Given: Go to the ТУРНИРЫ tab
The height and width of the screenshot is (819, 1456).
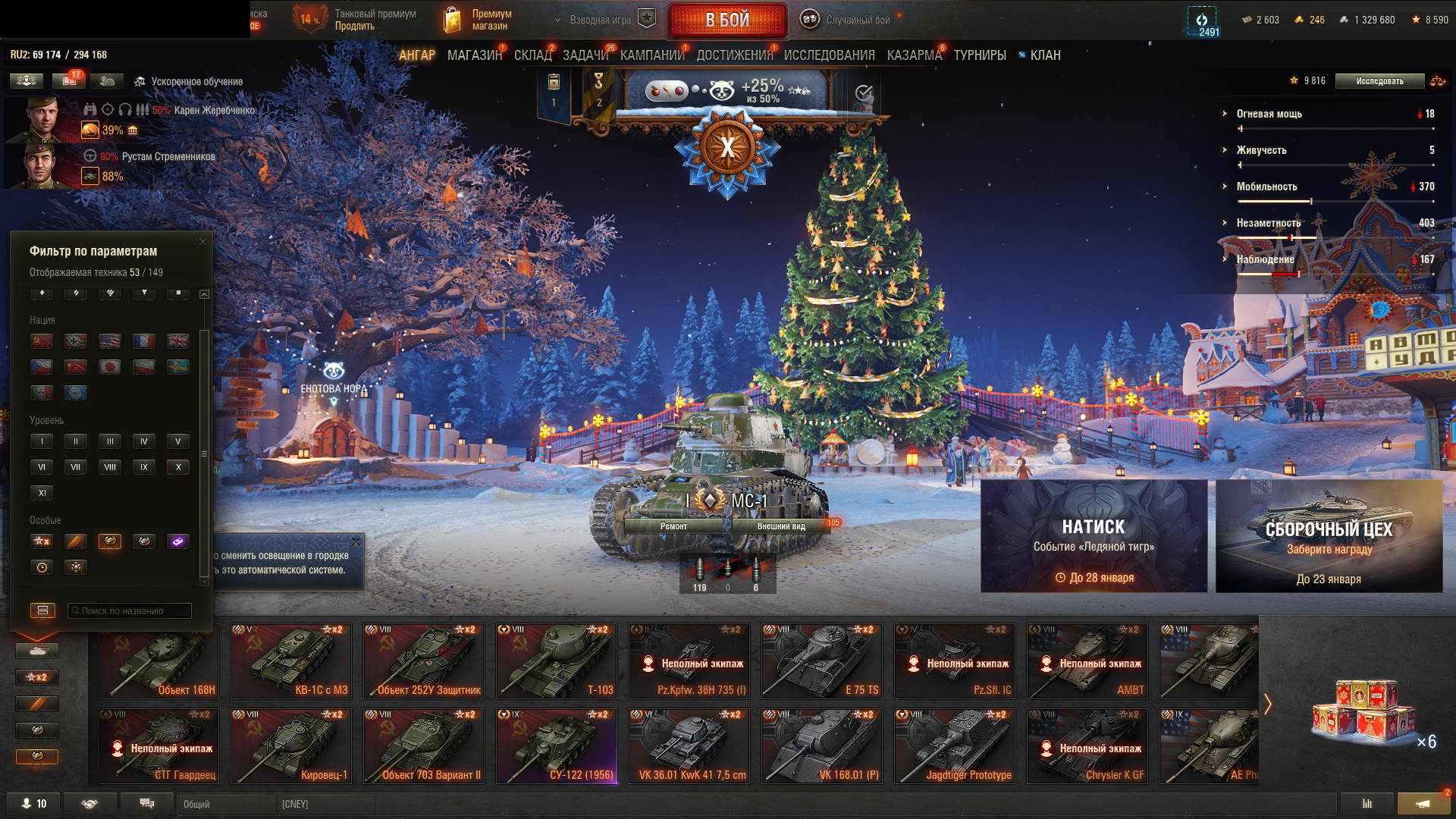Looking at the screenshot, I should (980, 55).
